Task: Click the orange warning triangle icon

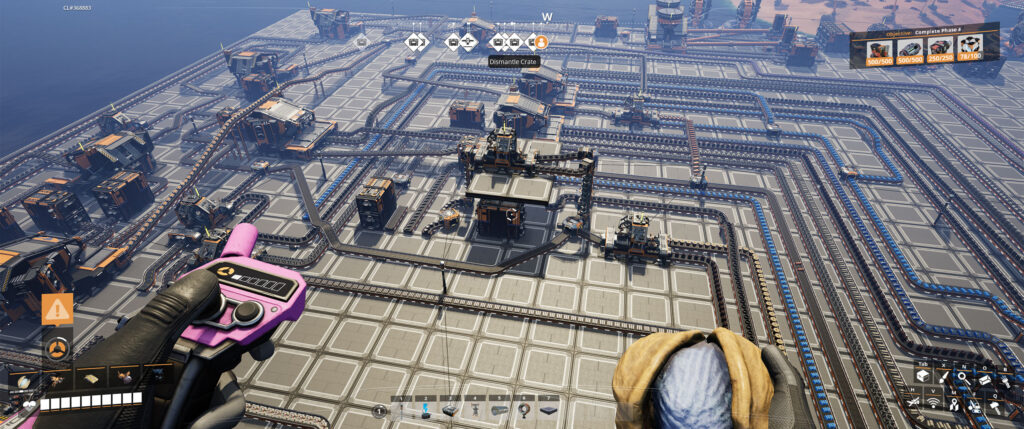Action: pos(58,309)
